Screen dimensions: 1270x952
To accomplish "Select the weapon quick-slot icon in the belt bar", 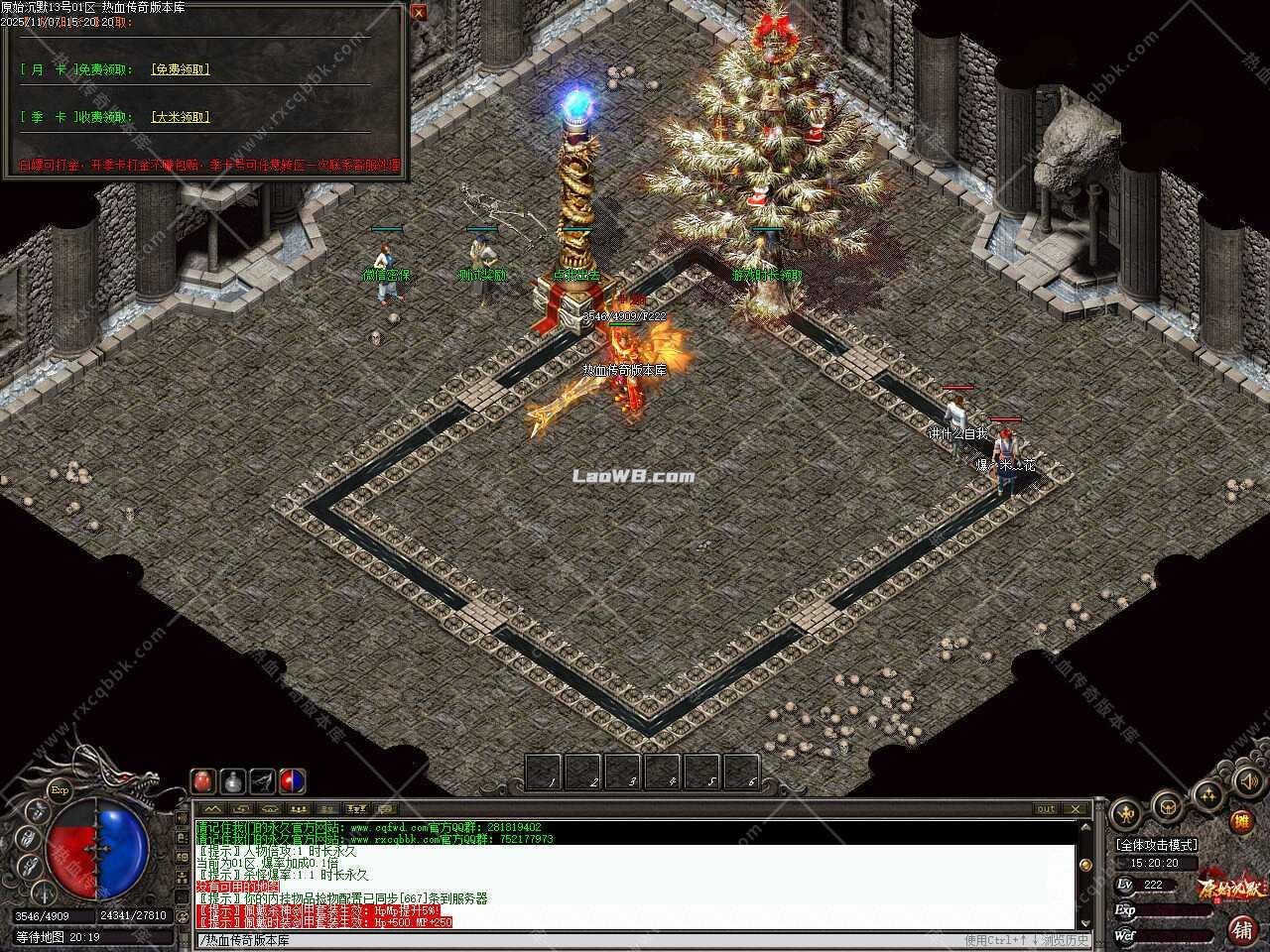I will click(x=263, y=779).
